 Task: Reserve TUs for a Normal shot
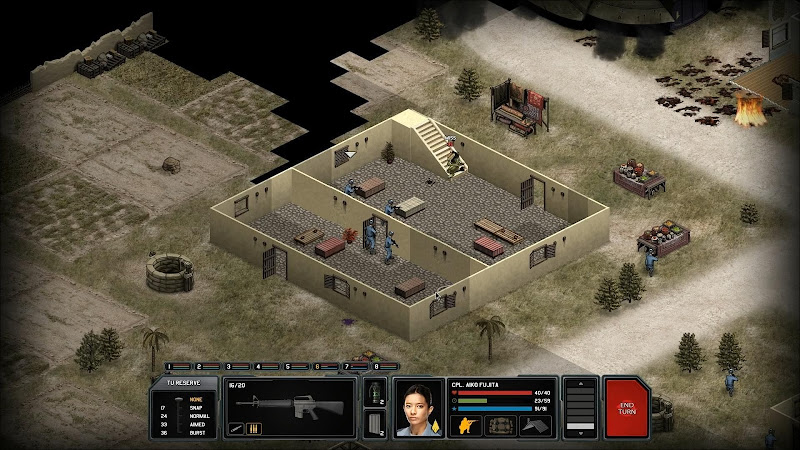pos(198,415)
